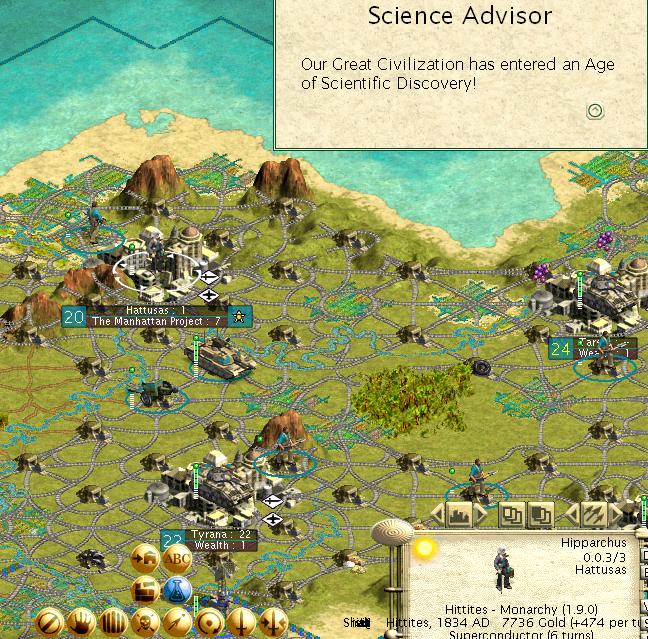Choose the round wait order button
648x639 pixels.
pyautogui.click(x=209, y=623)
